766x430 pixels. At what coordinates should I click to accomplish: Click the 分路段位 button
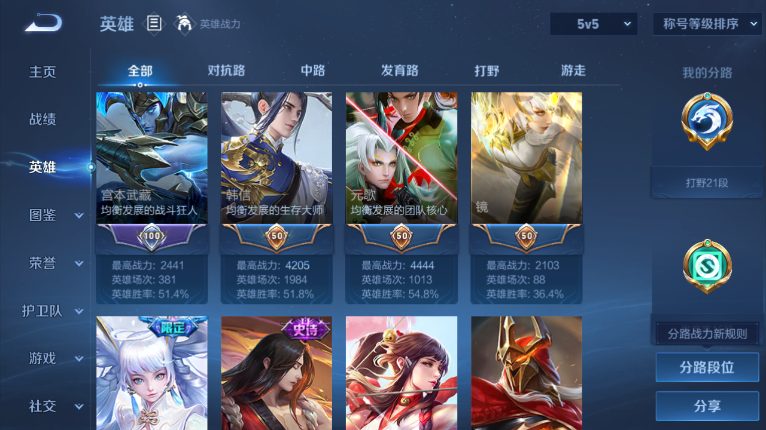coord(707,367)
